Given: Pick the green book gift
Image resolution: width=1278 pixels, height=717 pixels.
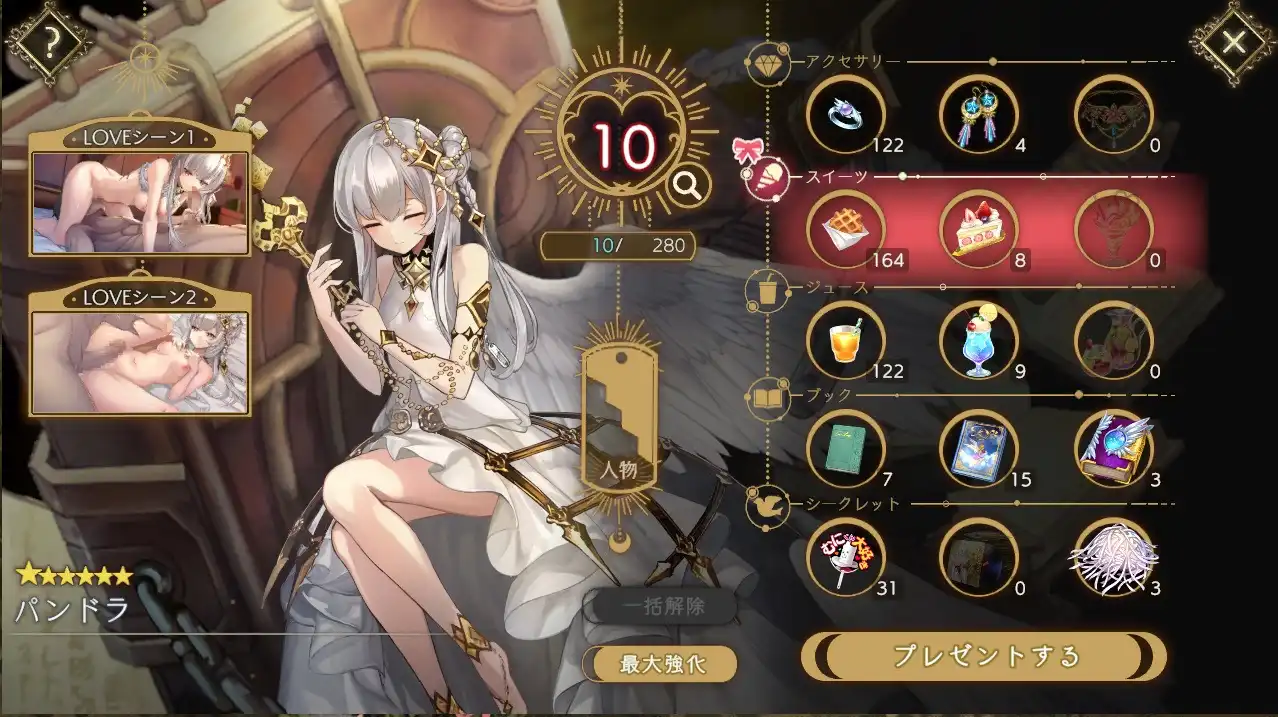Looking at the screenshot, I should (x=844, y=449).
